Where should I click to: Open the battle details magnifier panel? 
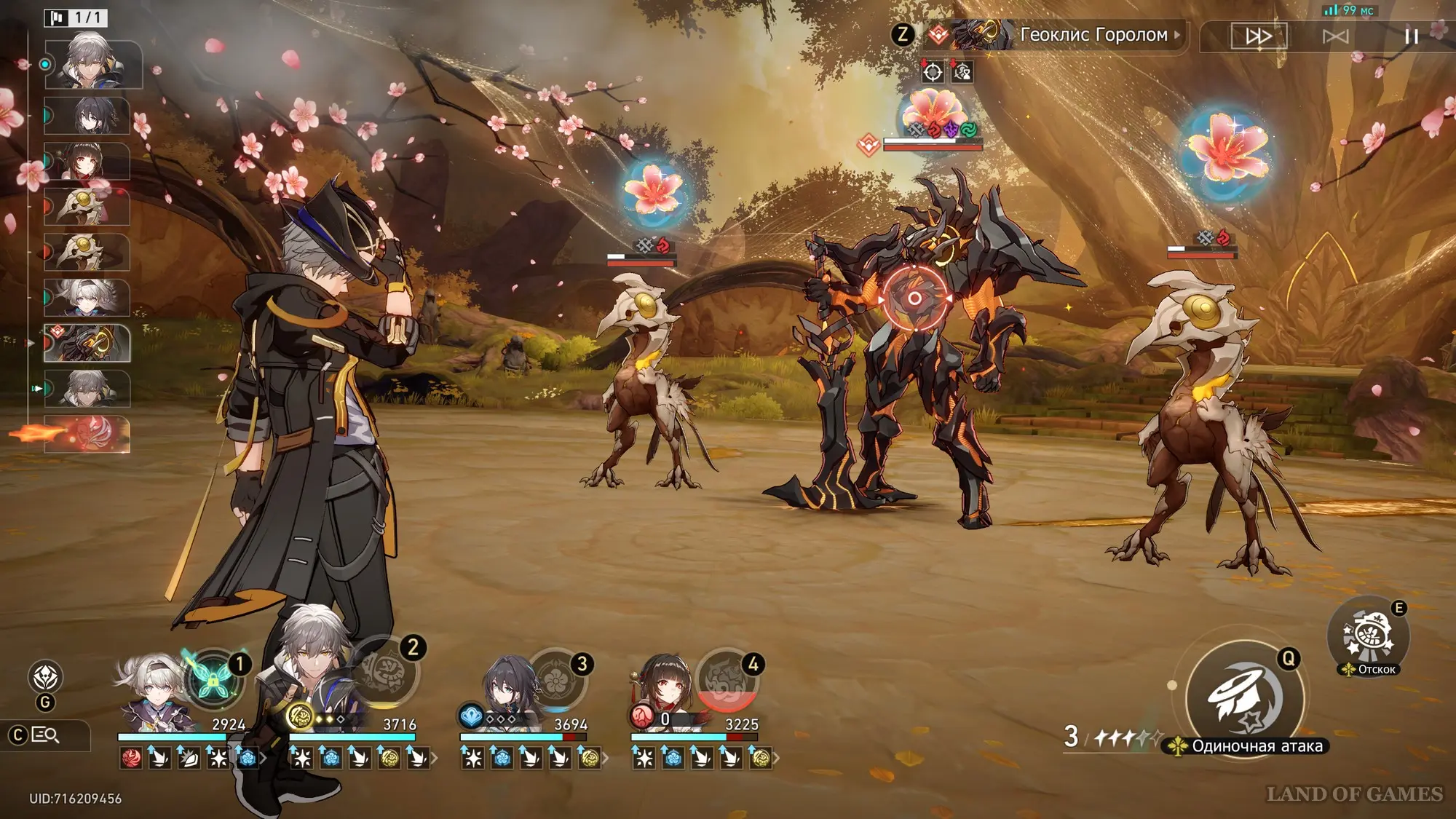coord(45,735)
